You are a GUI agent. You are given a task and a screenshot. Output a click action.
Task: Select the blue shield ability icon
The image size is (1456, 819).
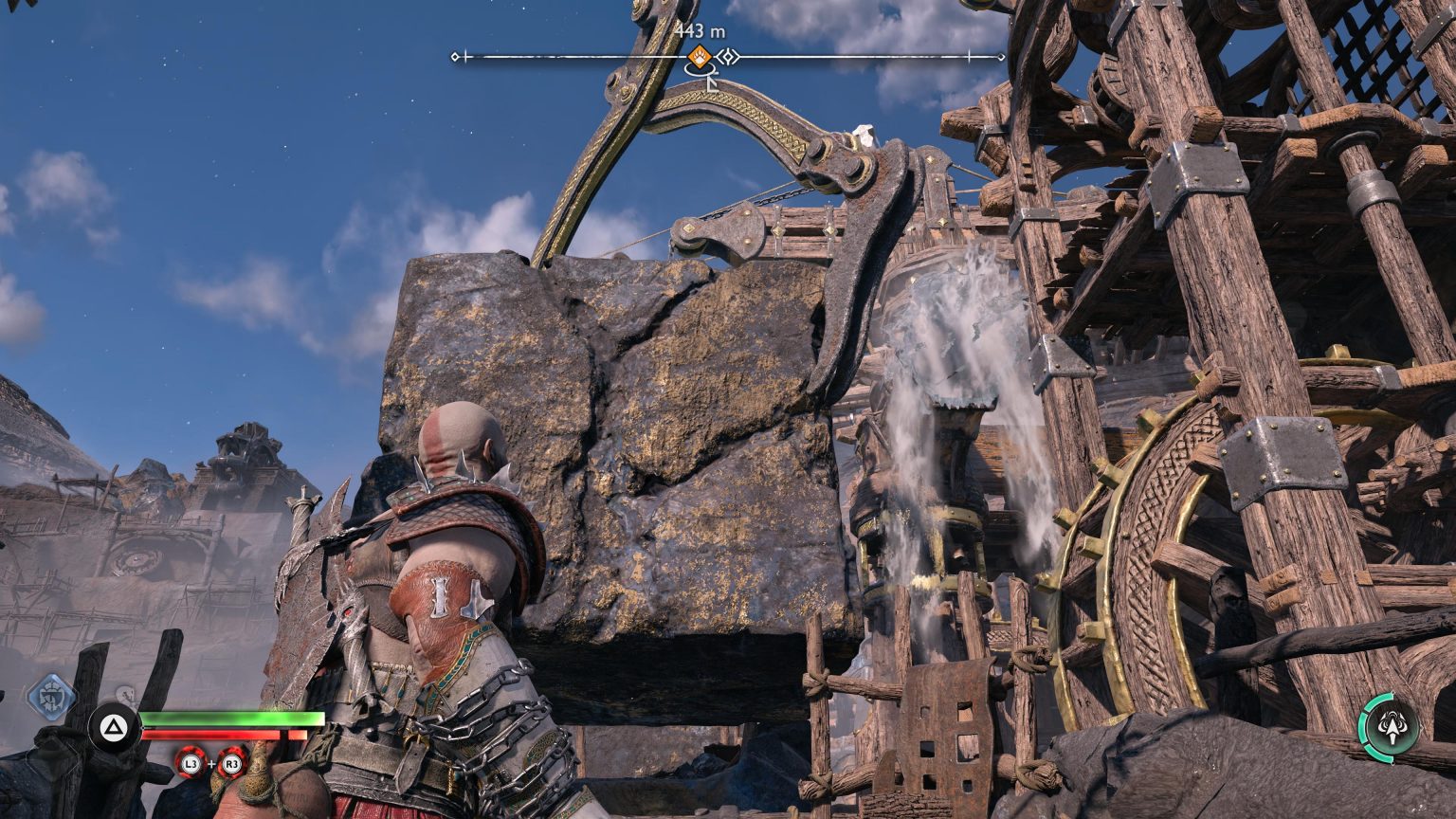point(50,698)
